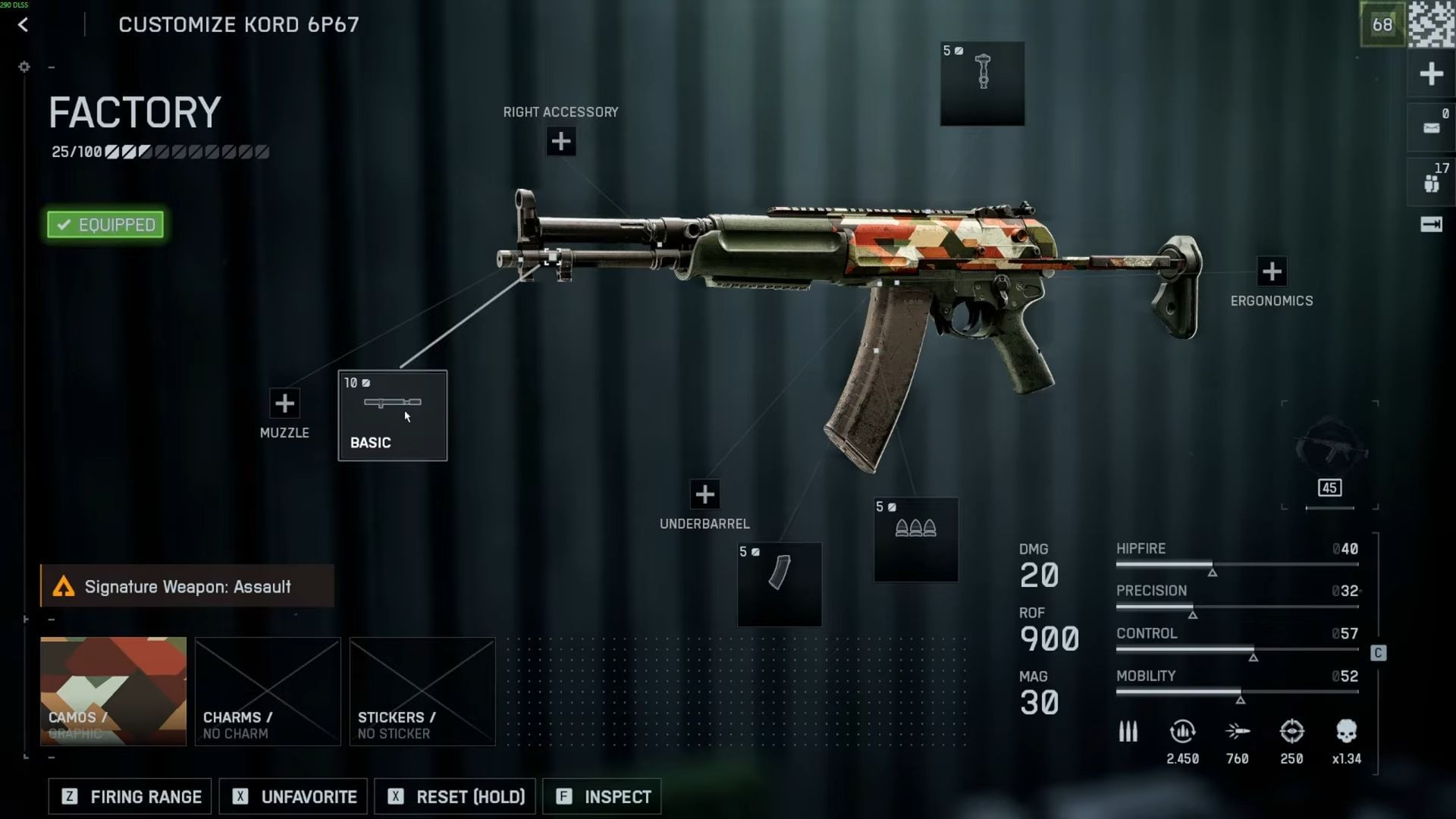The width and height of the screenshot is (1456, 819).
Task: Add an Underbarrel attachment
Action: [x=704, y=494]
